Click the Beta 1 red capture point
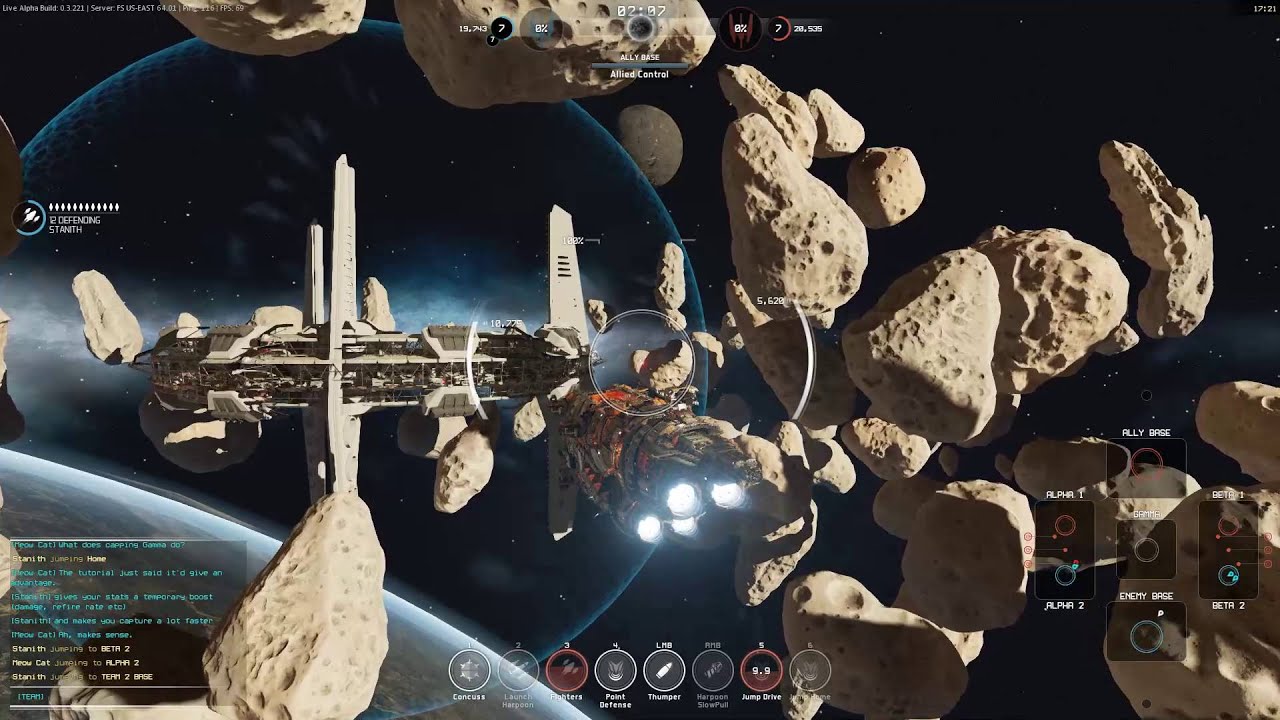The height and width of the screenshot is (720, 1280). (x=1229, y=525)
